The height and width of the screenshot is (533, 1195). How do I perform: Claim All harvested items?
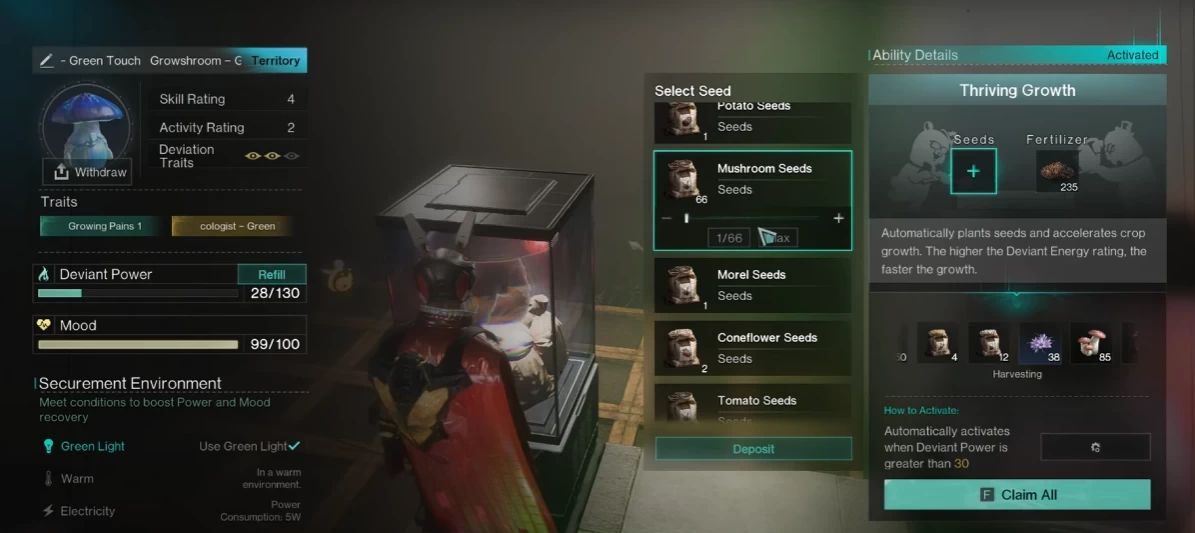[x=1017, y=495]
